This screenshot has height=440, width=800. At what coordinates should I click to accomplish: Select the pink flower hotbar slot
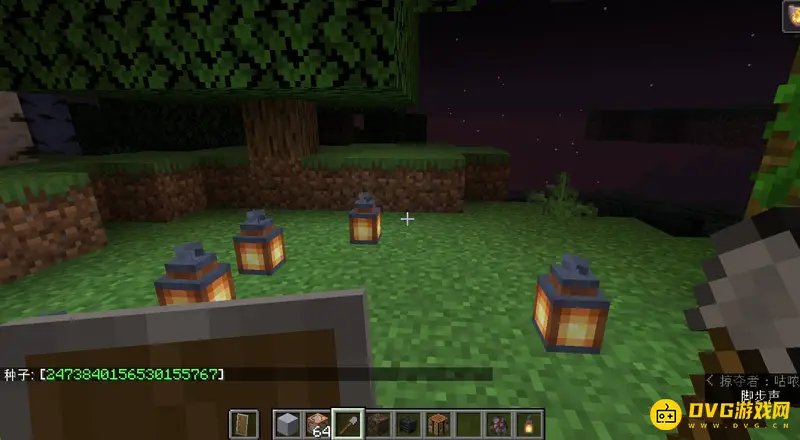pyautogui.click(x=496, y=424)
